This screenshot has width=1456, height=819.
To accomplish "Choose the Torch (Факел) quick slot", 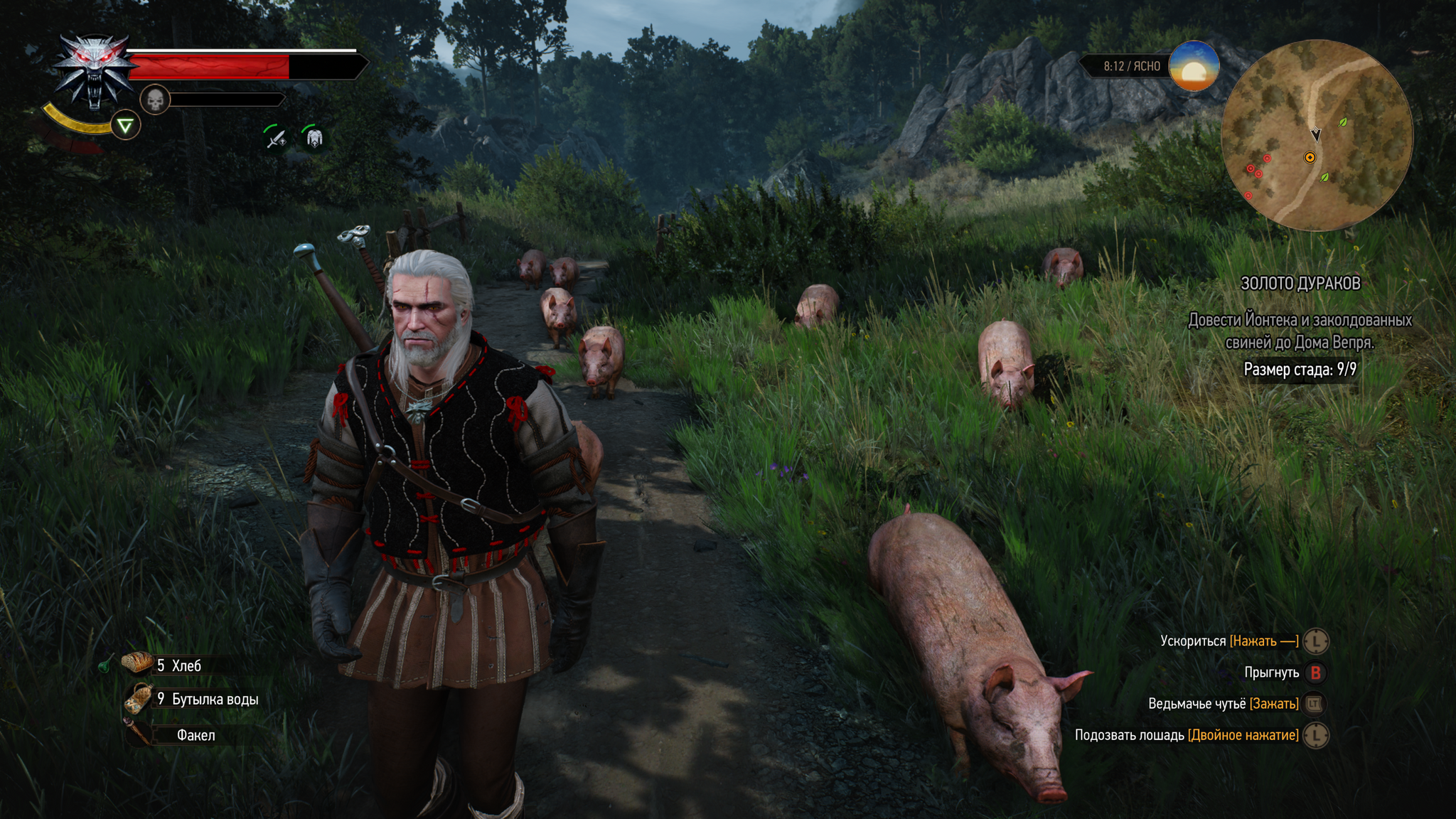I will (195, 735).
